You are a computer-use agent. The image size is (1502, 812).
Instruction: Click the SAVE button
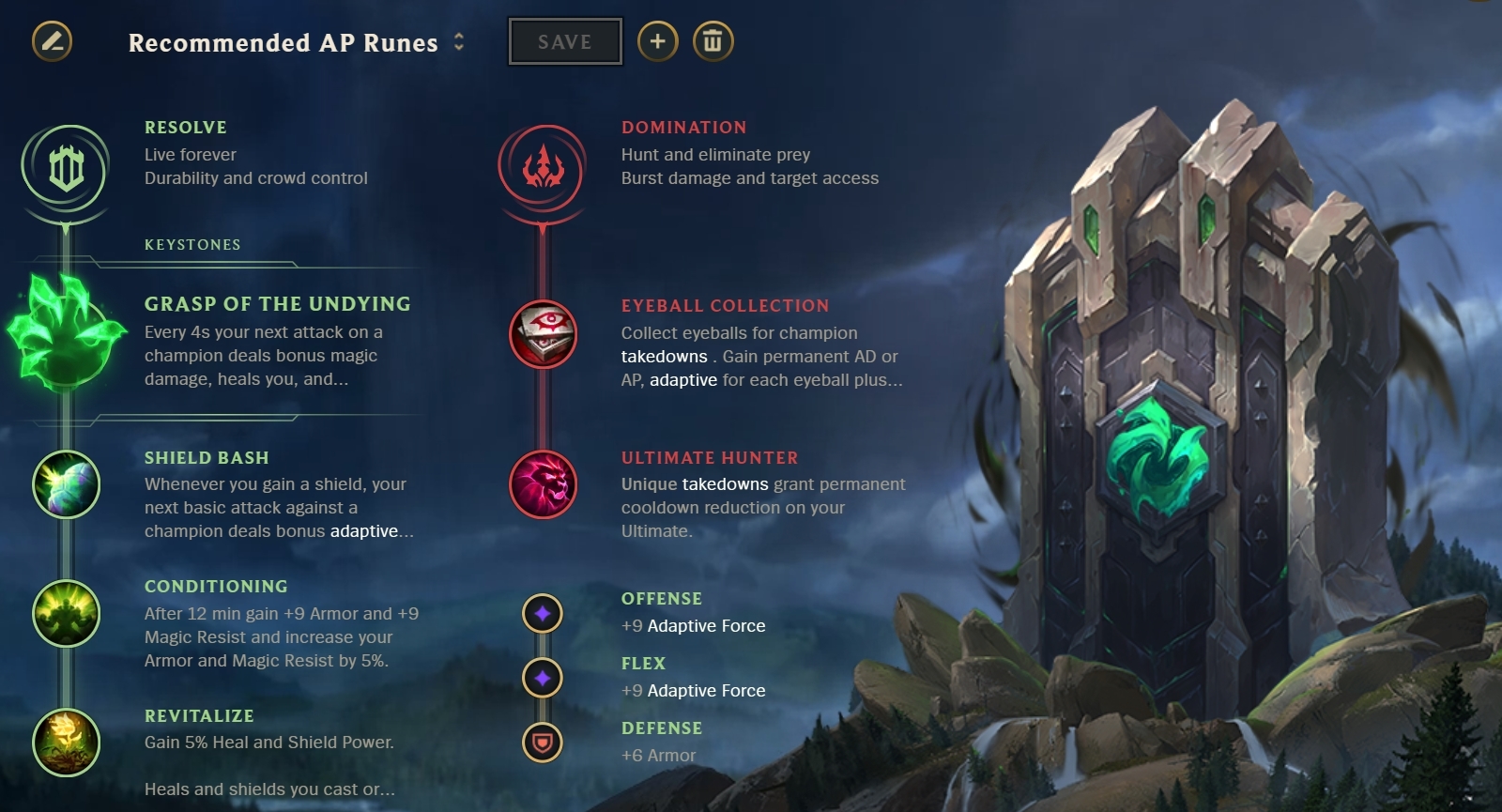click(564, 40)
